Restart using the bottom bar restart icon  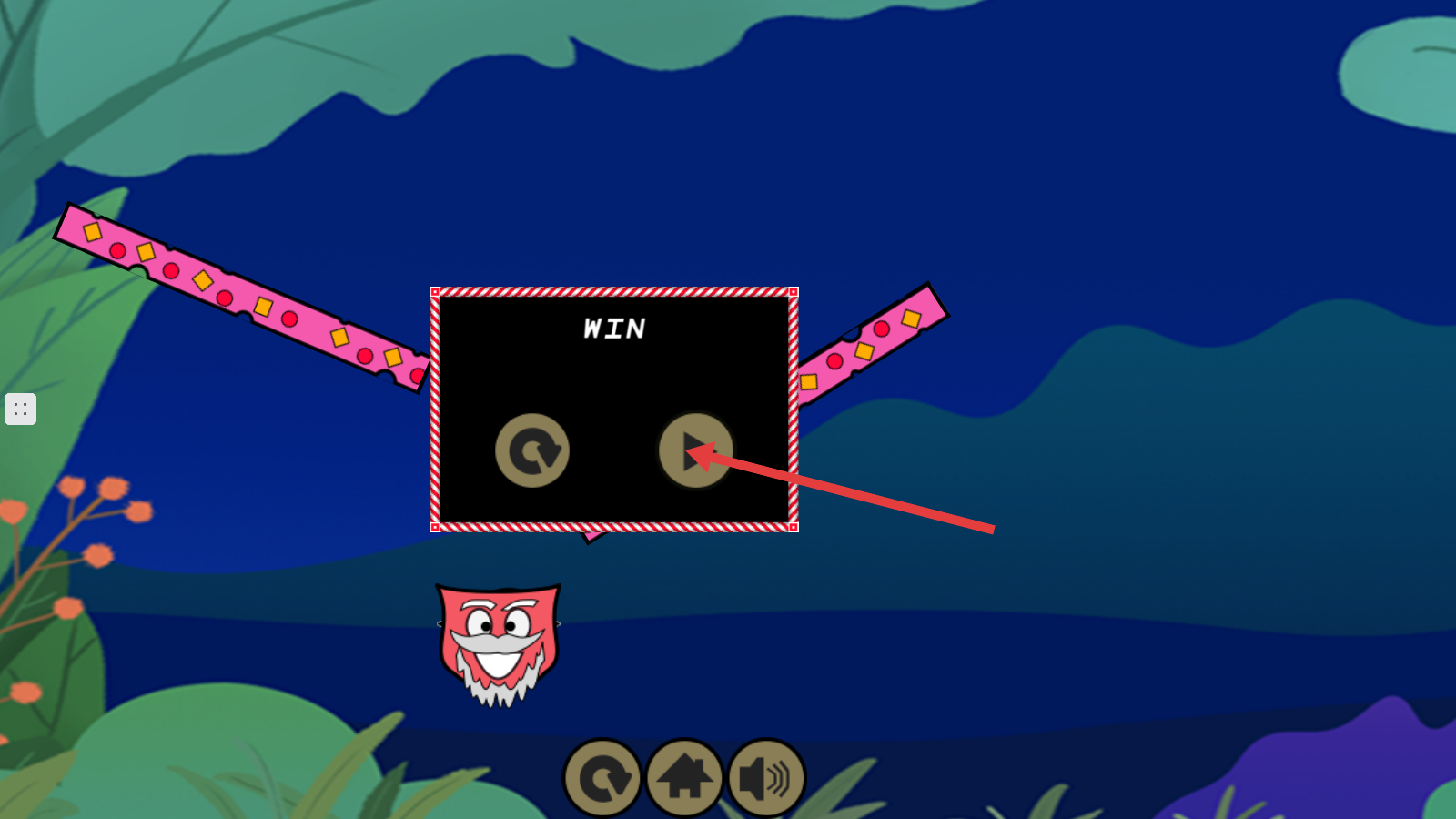click(x=602, y=778)
